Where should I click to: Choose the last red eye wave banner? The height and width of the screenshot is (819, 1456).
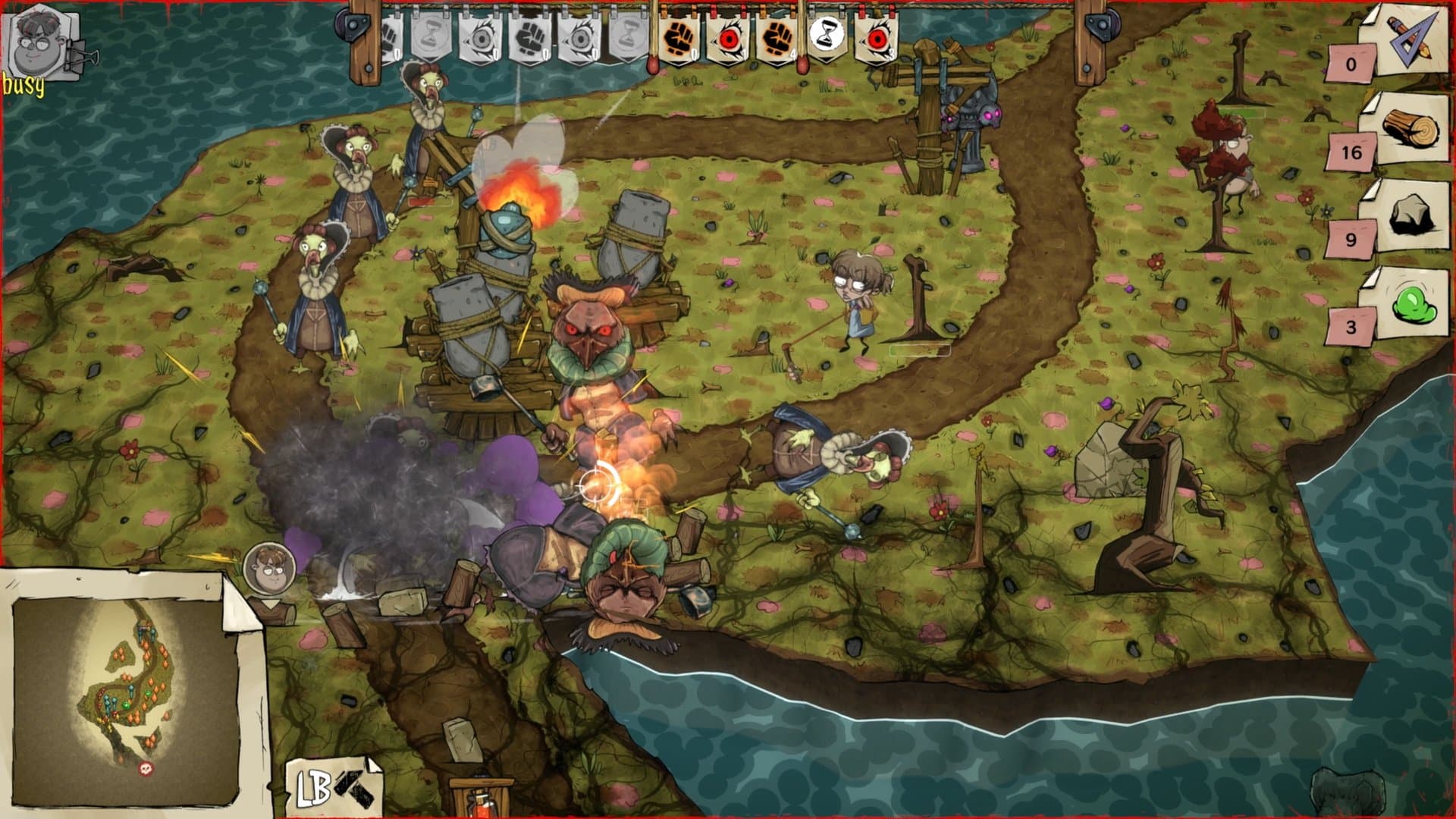[876, 37]
